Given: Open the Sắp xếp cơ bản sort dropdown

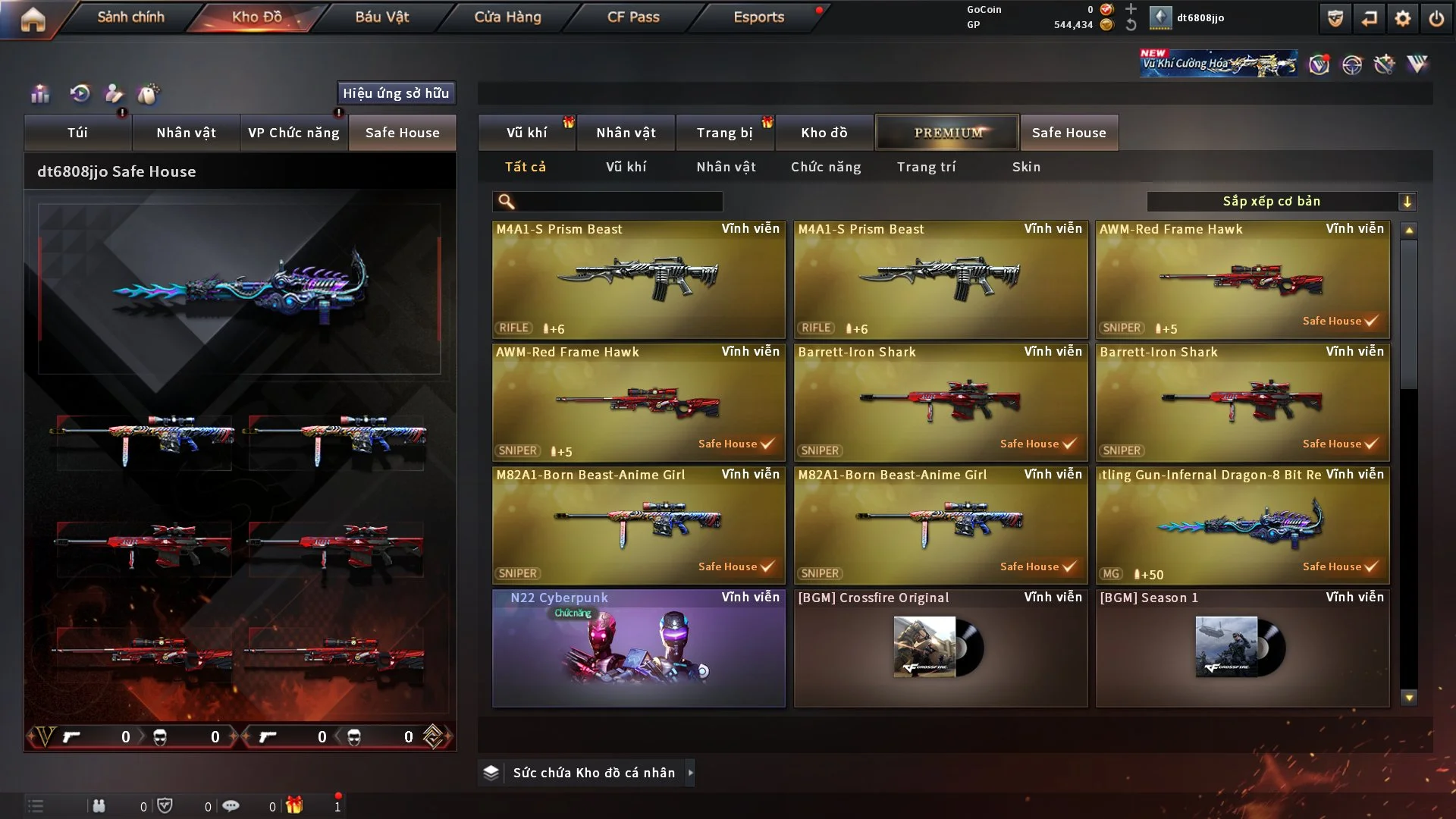Looking at the screenshot, I should [1281, 202].
